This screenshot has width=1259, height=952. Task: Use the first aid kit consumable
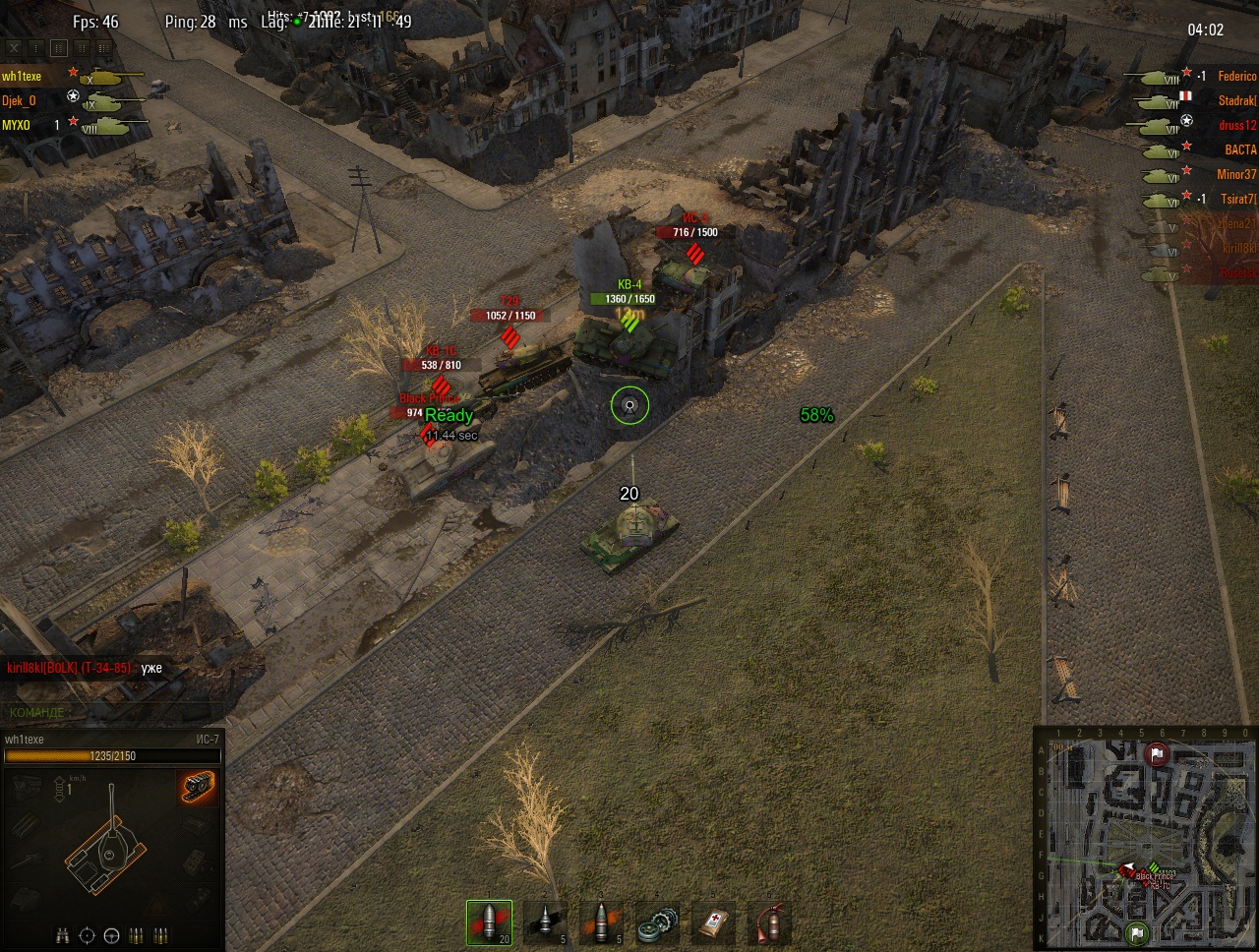pyautogui.click(x=713, y=923)
